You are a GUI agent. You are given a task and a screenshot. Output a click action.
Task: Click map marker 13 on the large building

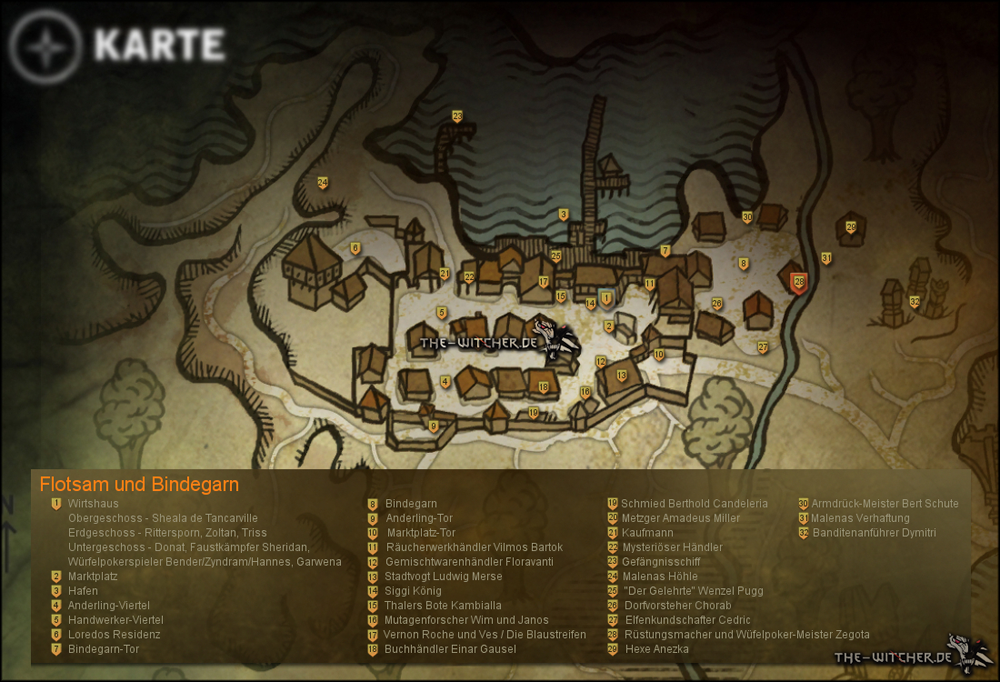[x=621, y=375]
